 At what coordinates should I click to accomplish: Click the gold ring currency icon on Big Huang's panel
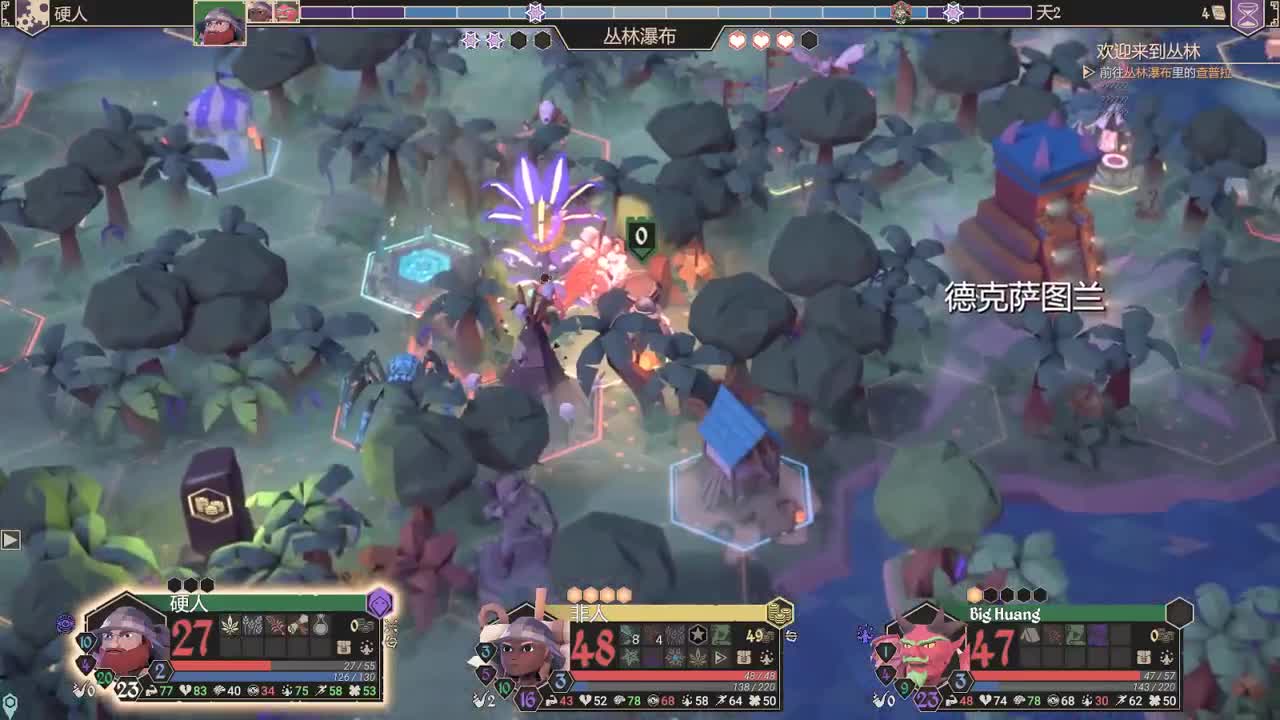pyautogui.click(x=1153, y=636)
